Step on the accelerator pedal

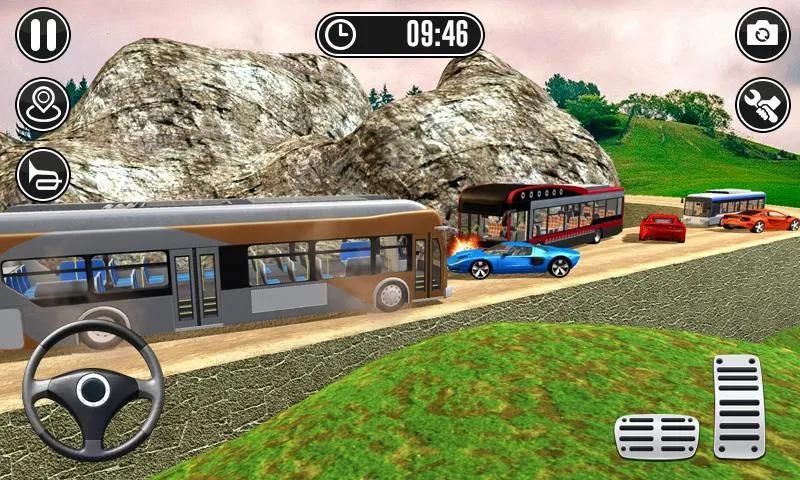click(738, 406)
